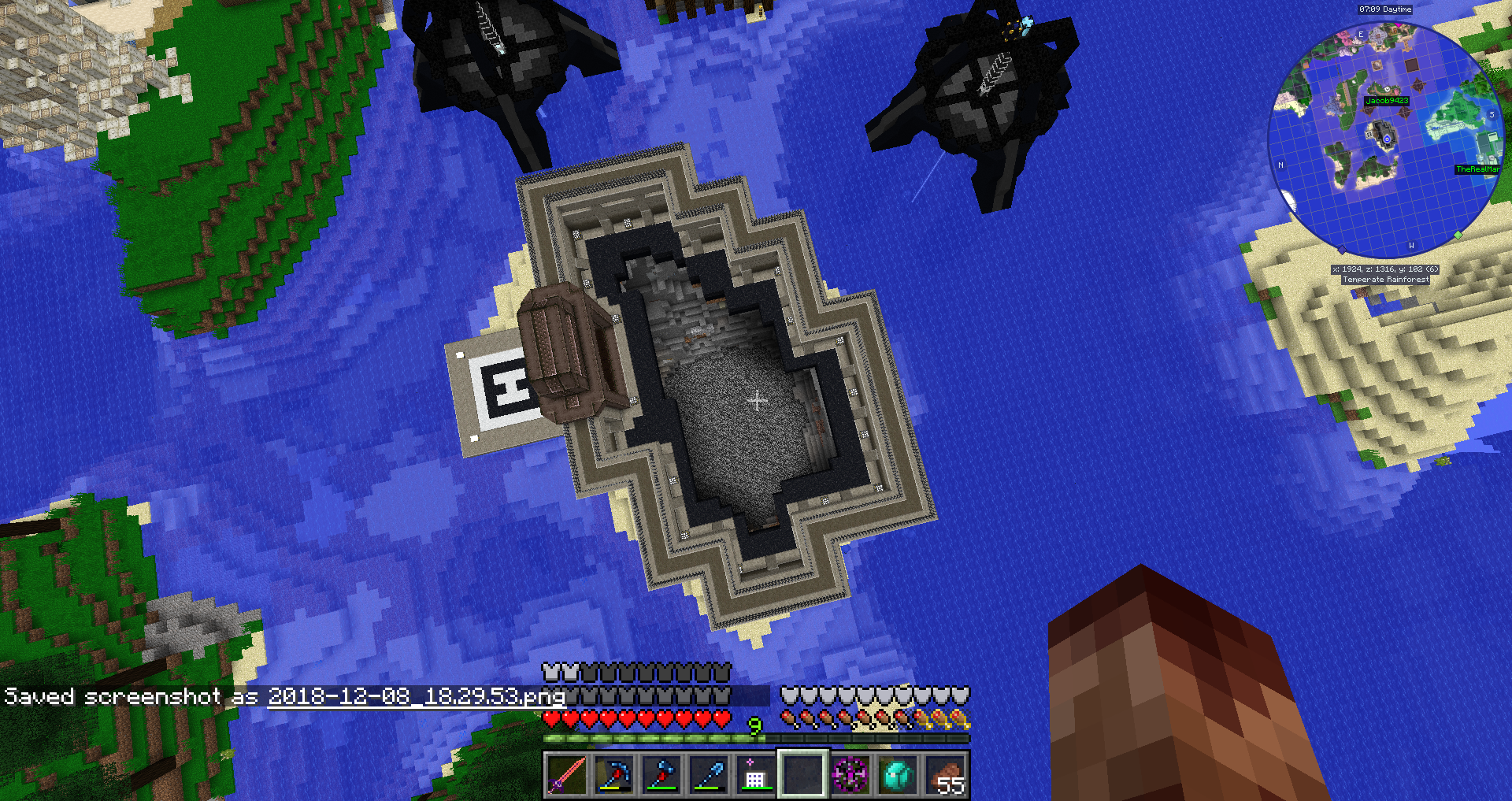
Task: Click the jacob9423 player label on minimap
Action: tap(1387, 101)
